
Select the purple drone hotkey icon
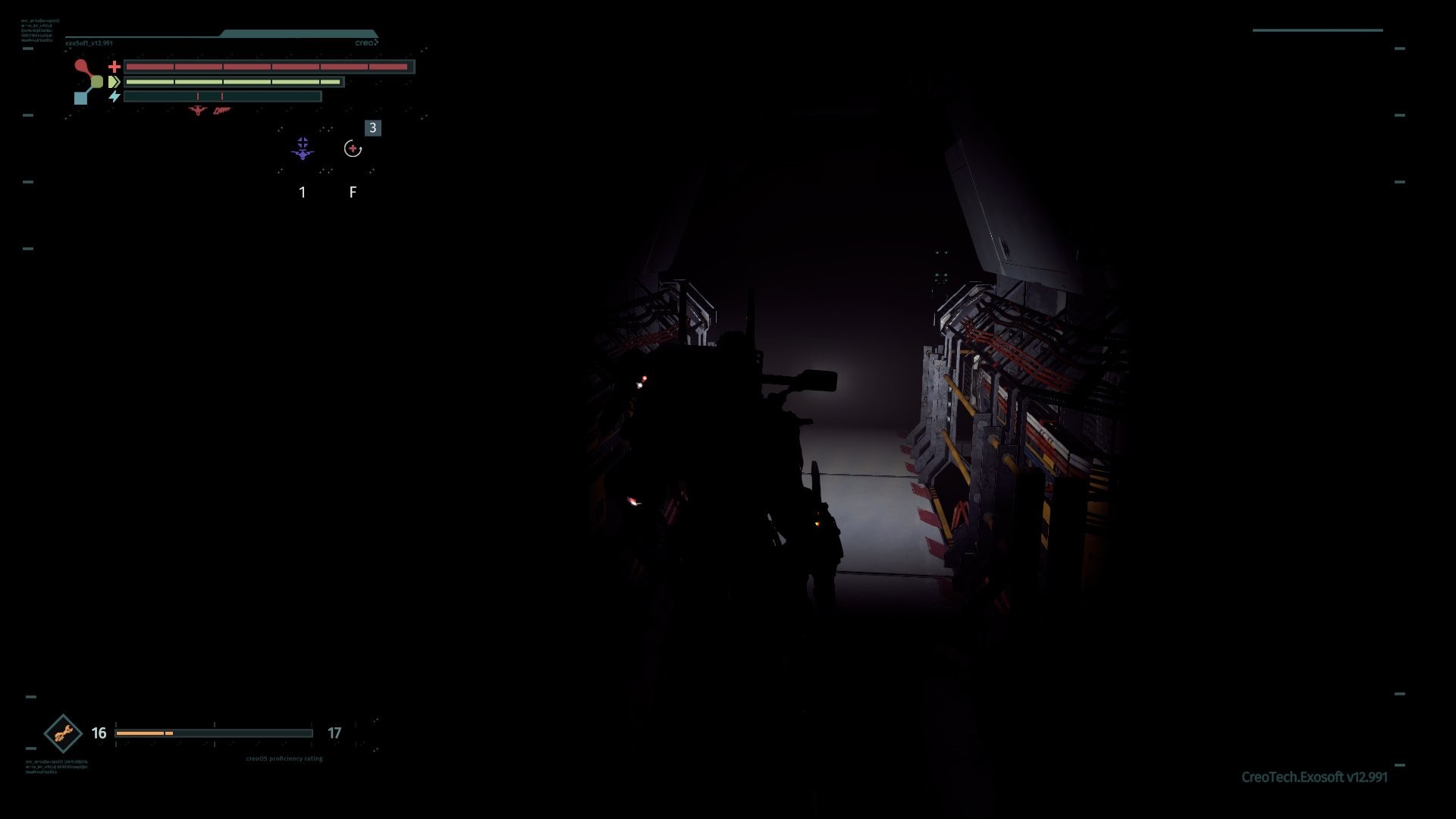303,146
